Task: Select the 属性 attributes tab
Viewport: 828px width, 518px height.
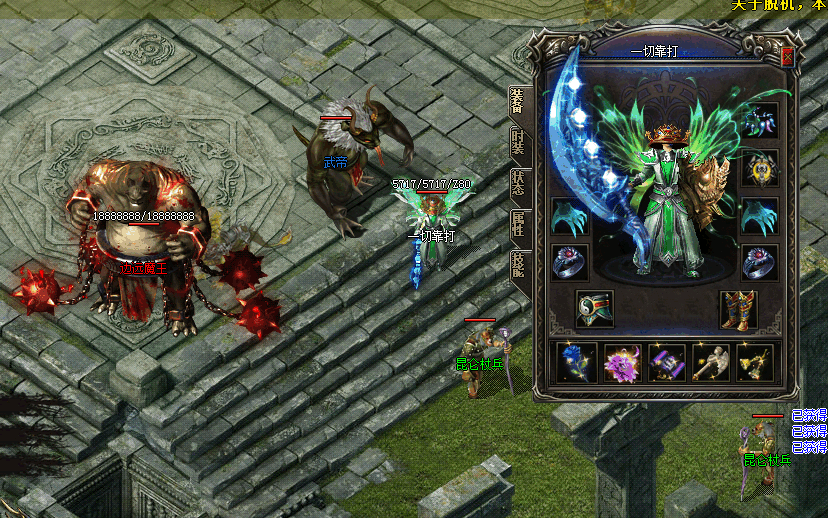Action: tap(517, 224)
